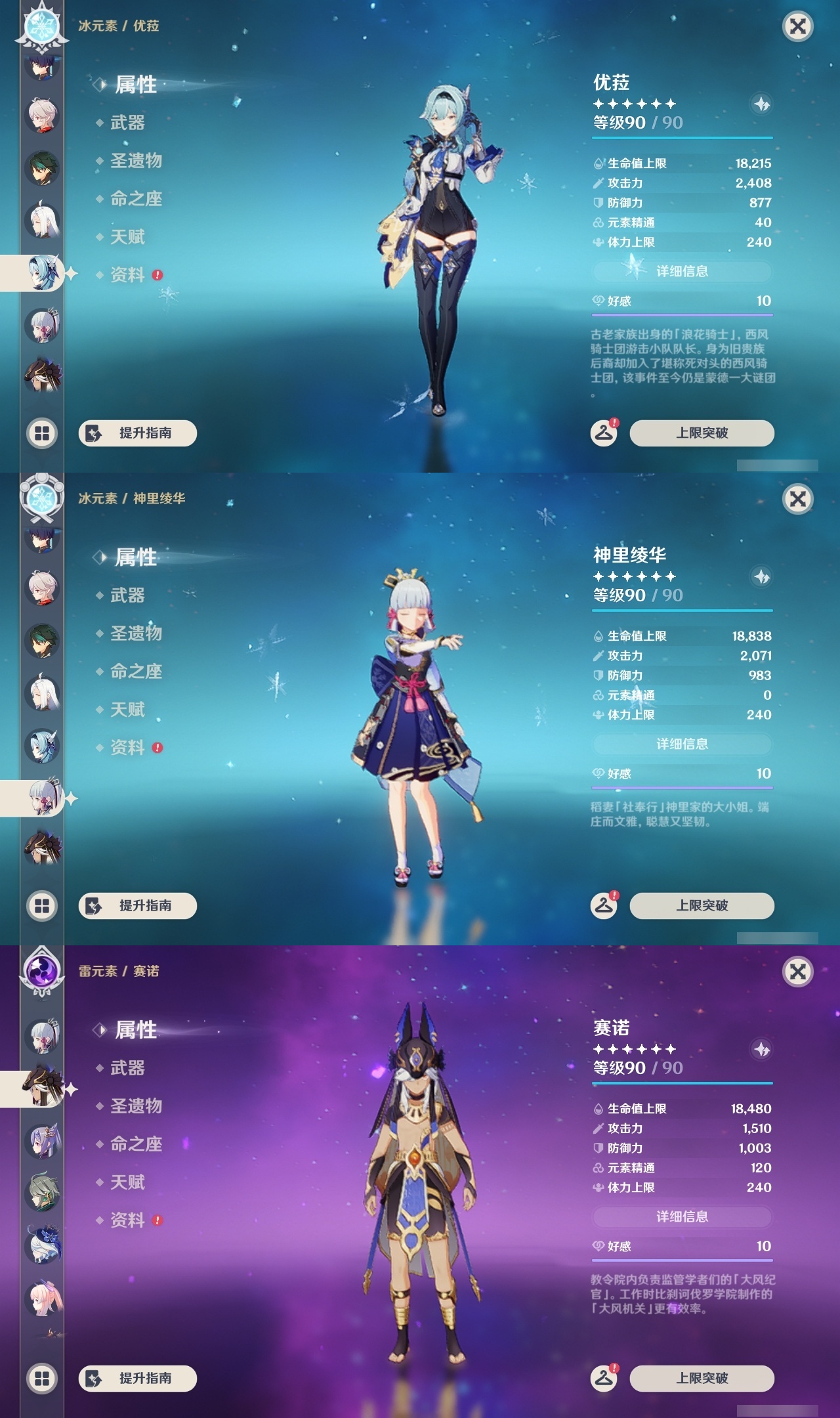The width and height of the screenshot is (840, 1418).
Task: Open 资料 profile section with notification dot
Action: click(129, 276)
